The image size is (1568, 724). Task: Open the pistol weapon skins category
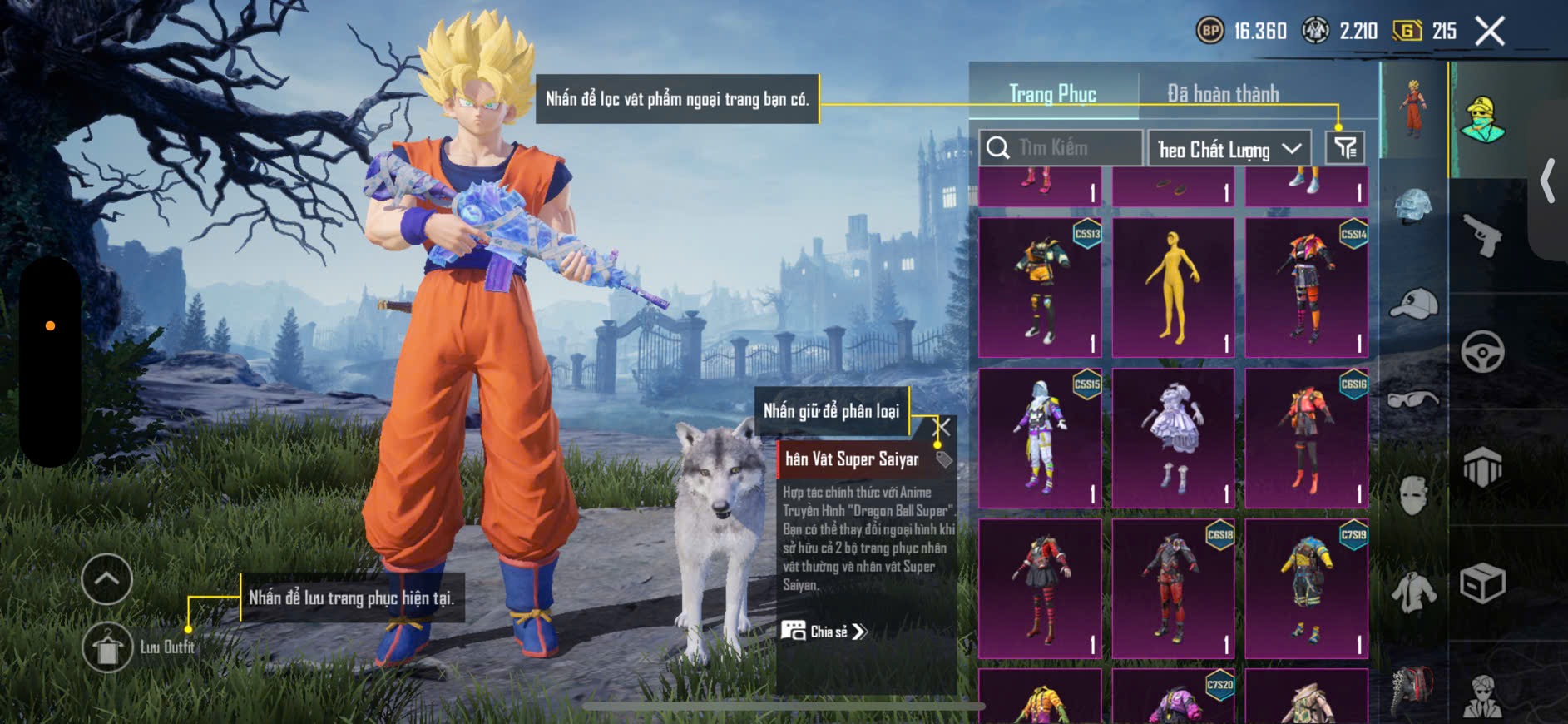click(x=1482, y=236)
